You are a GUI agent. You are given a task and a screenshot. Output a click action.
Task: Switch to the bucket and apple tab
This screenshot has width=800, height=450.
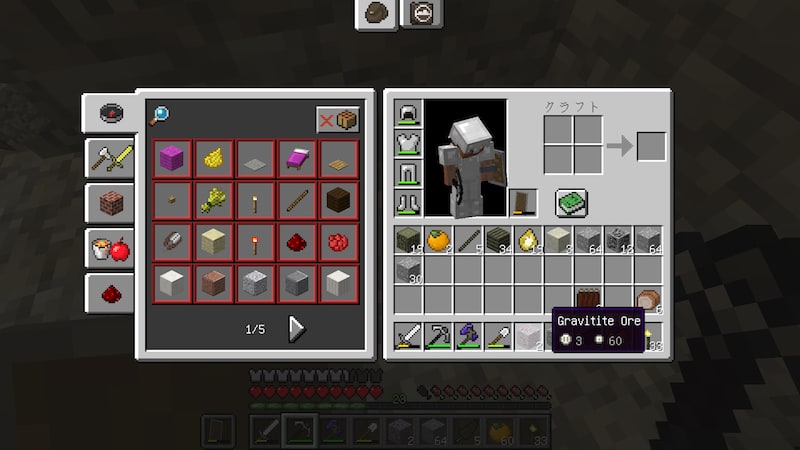coord(110,248)
